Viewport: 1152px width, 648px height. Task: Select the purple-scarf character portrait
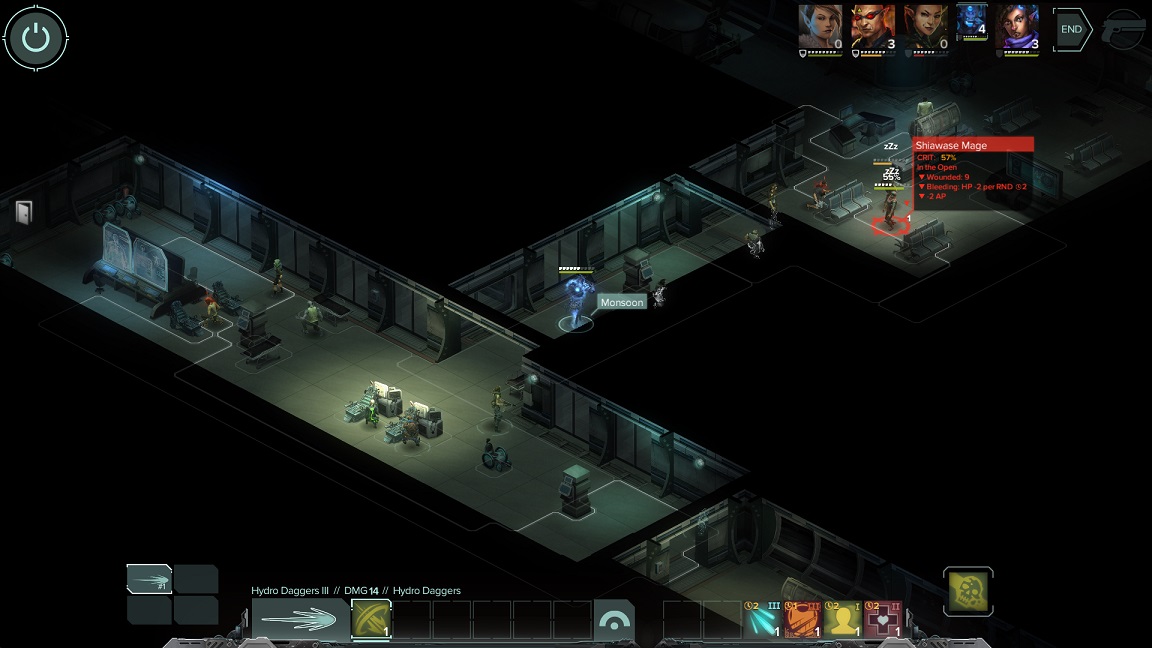coord(1018,26)
